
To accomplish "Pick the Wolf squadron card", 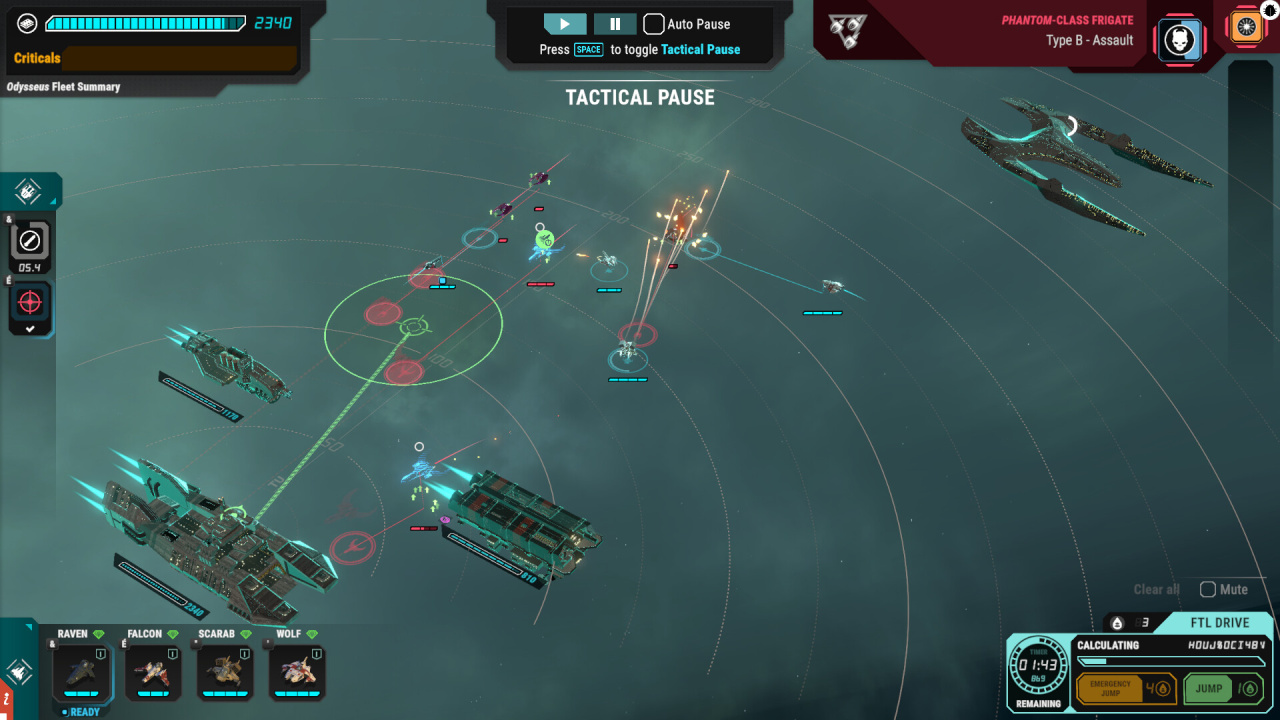I will [297, 672].
